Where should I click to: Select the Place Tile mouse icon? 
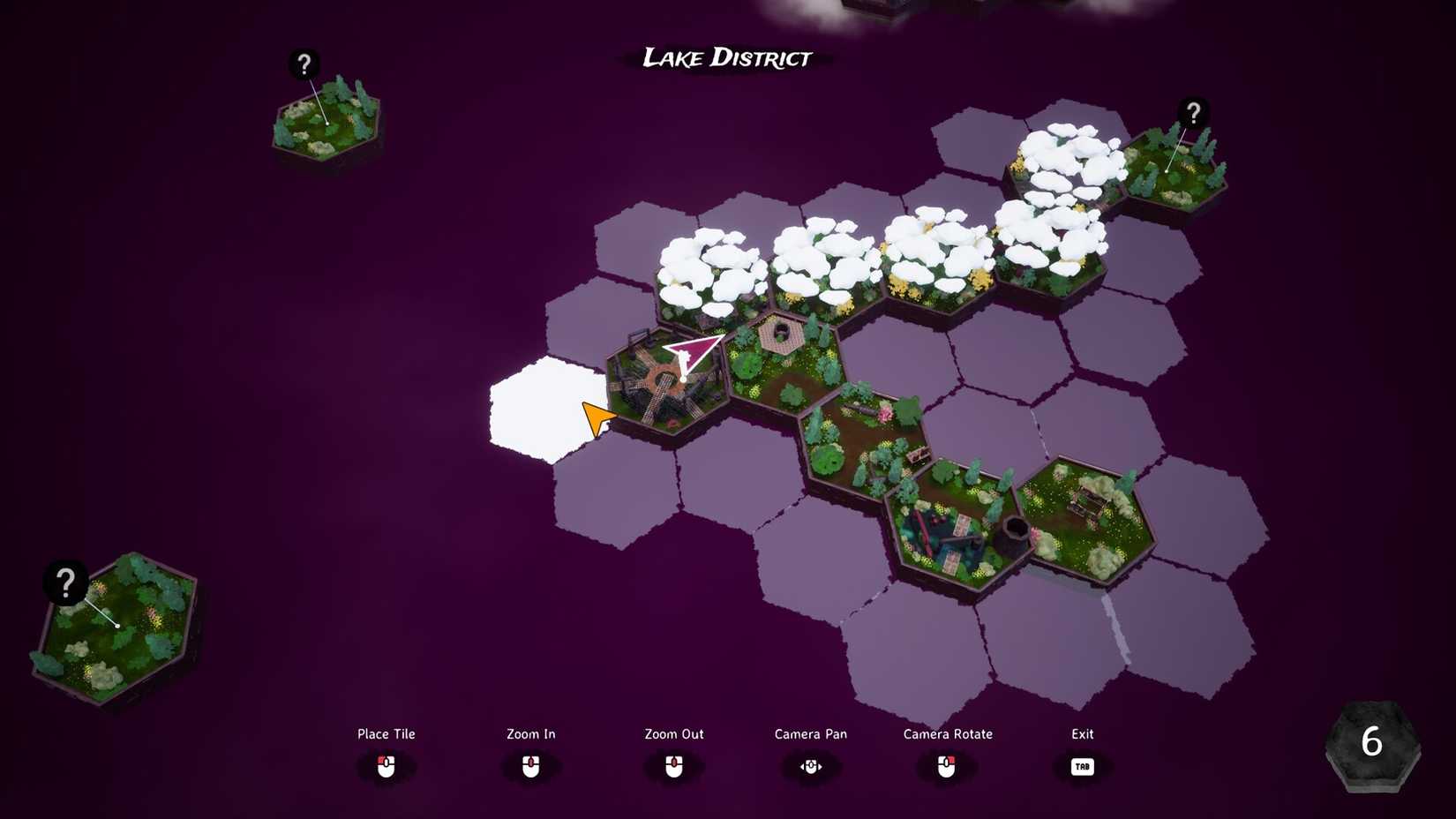[x=386, y=767]
